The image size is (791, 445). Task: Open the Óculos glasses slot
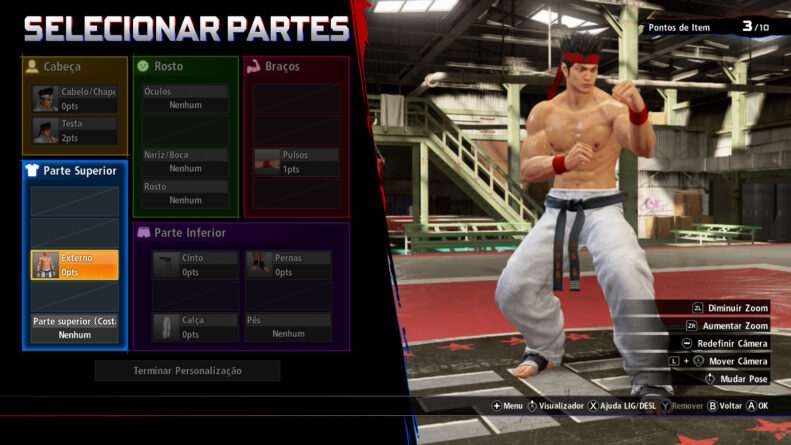[x=185, y=98]
